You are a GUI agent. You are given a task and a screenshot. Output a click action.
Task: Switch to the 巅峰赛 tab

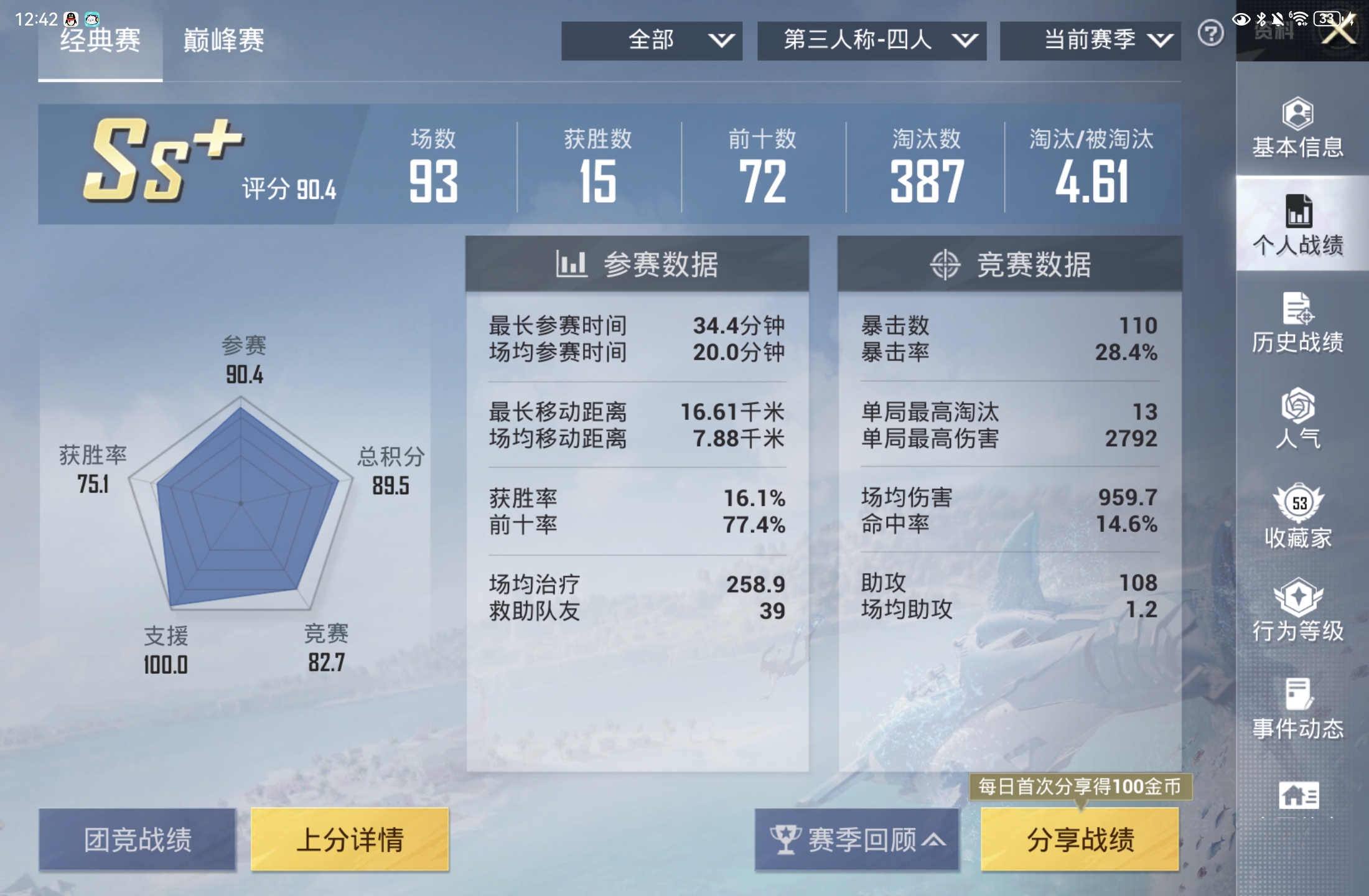(x=223, y=41)
